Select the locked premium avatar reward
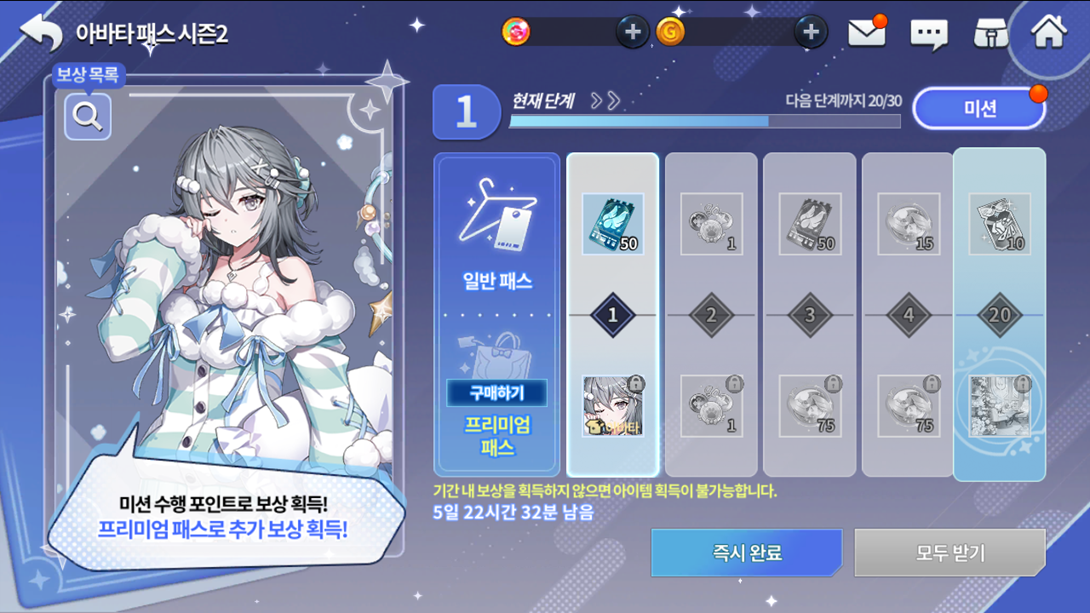Screen dimensions: 1090x613 612,406
